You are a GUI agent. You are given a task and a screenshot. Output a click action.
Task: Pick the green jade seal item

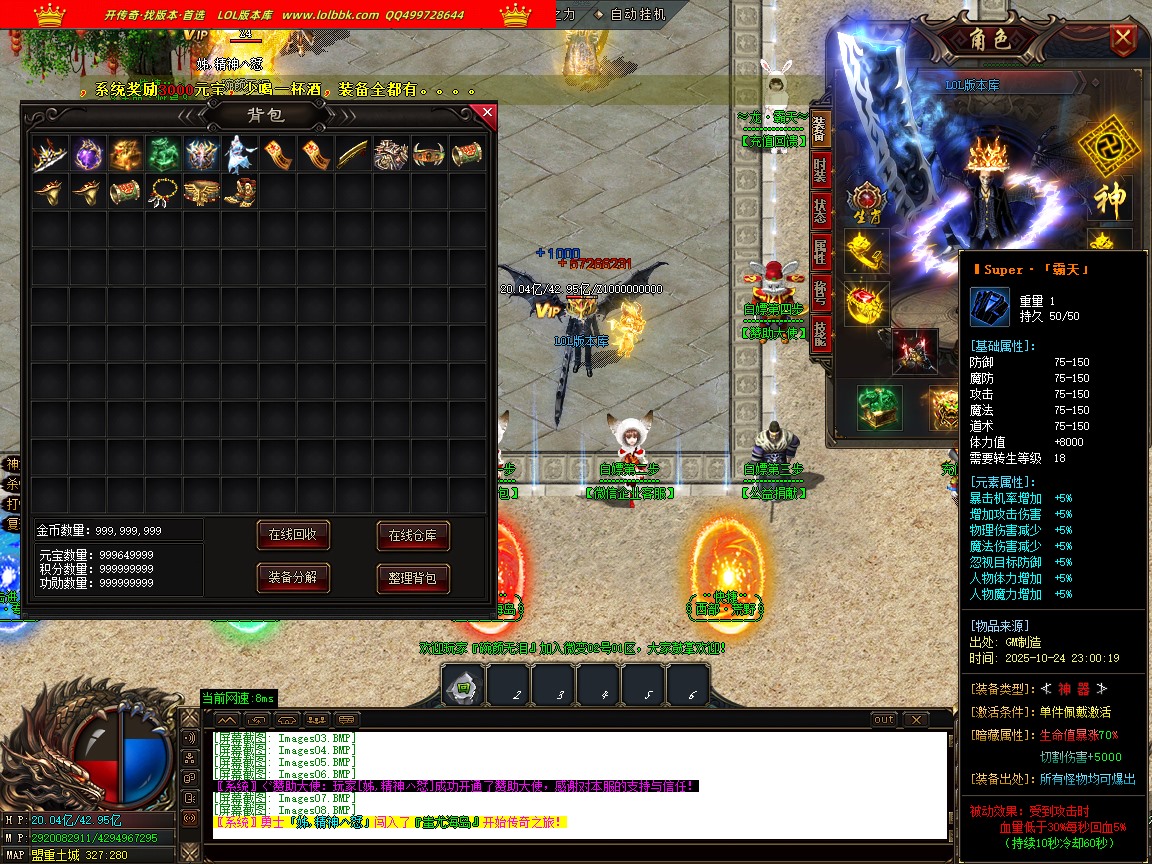[x=164, y=154]
